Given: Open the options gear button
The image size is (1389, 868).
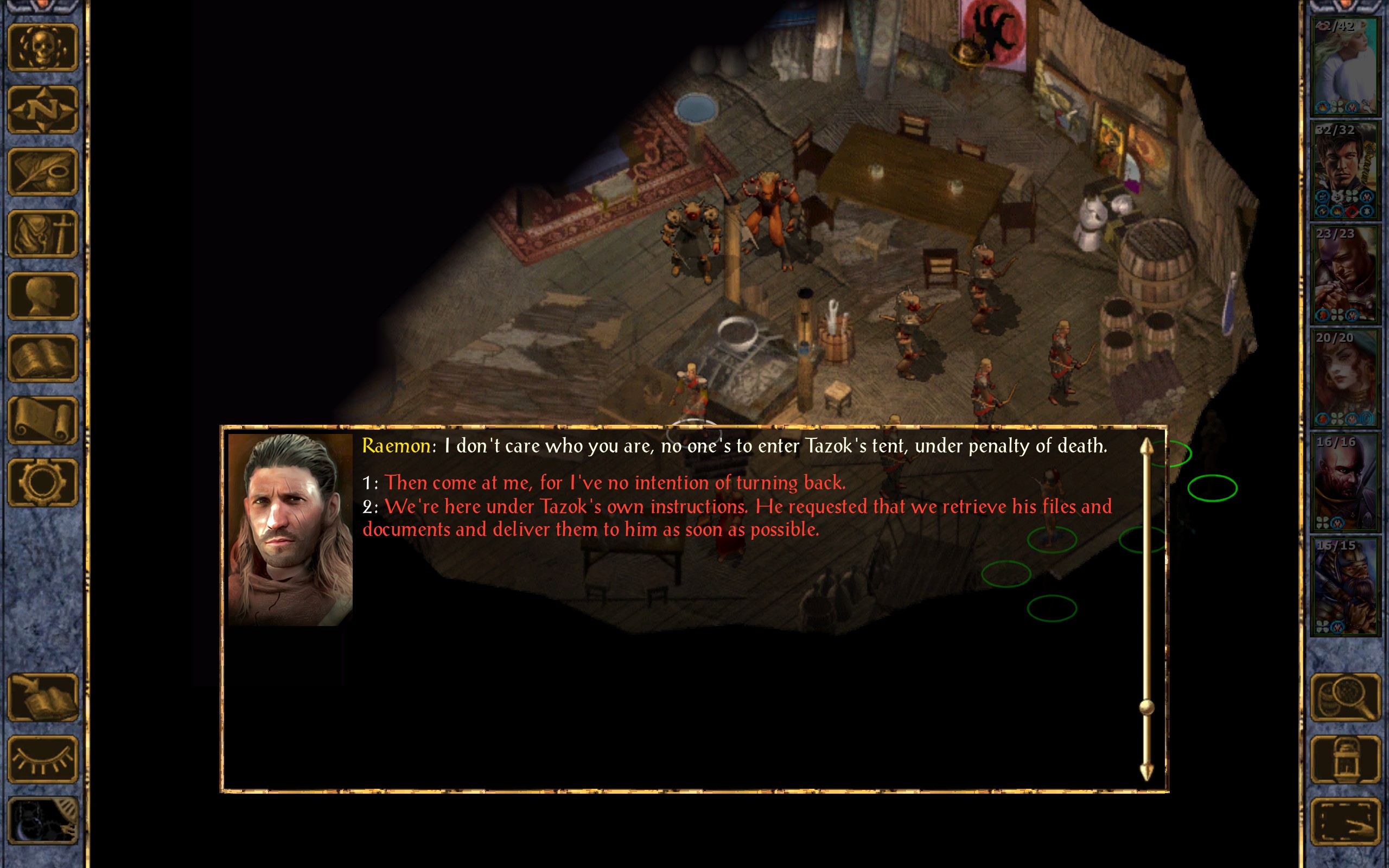Looking at the screenshot, I should [x=42, y=482].
